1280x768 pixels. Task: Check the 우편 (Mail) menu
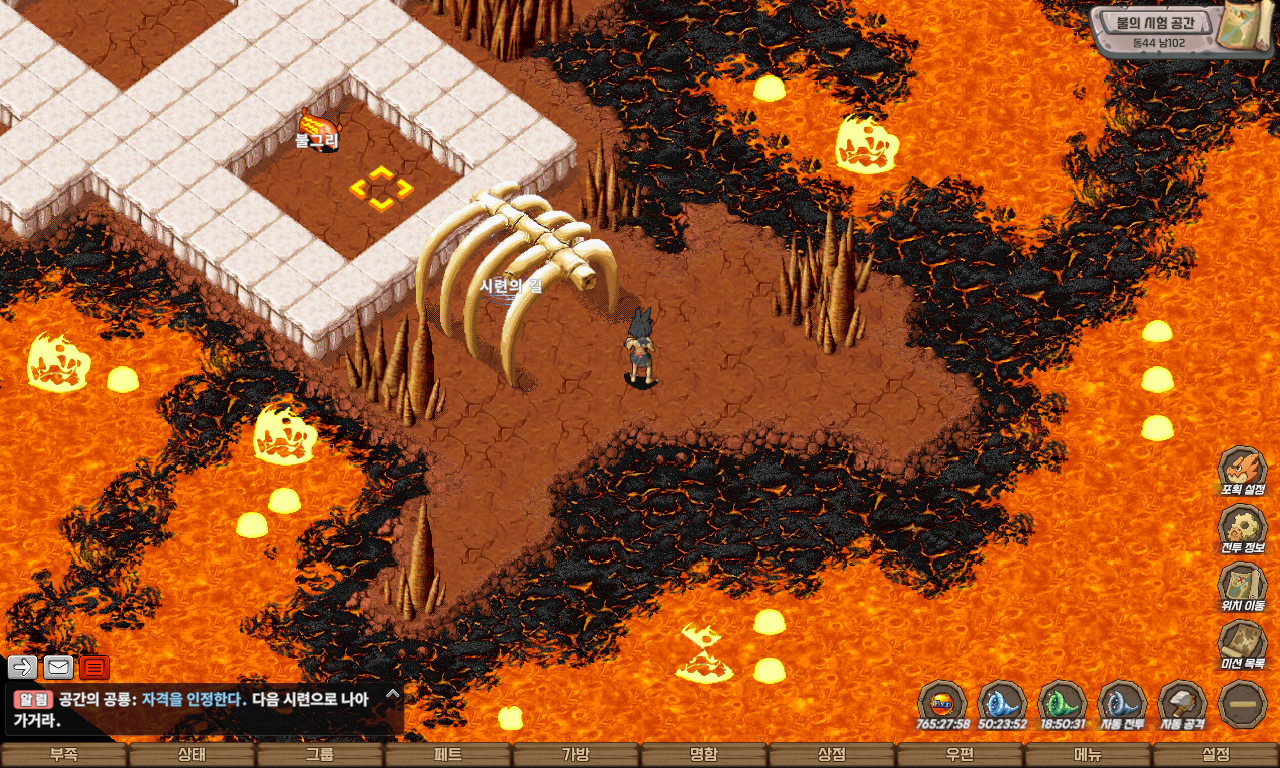(x=960, y=756)
